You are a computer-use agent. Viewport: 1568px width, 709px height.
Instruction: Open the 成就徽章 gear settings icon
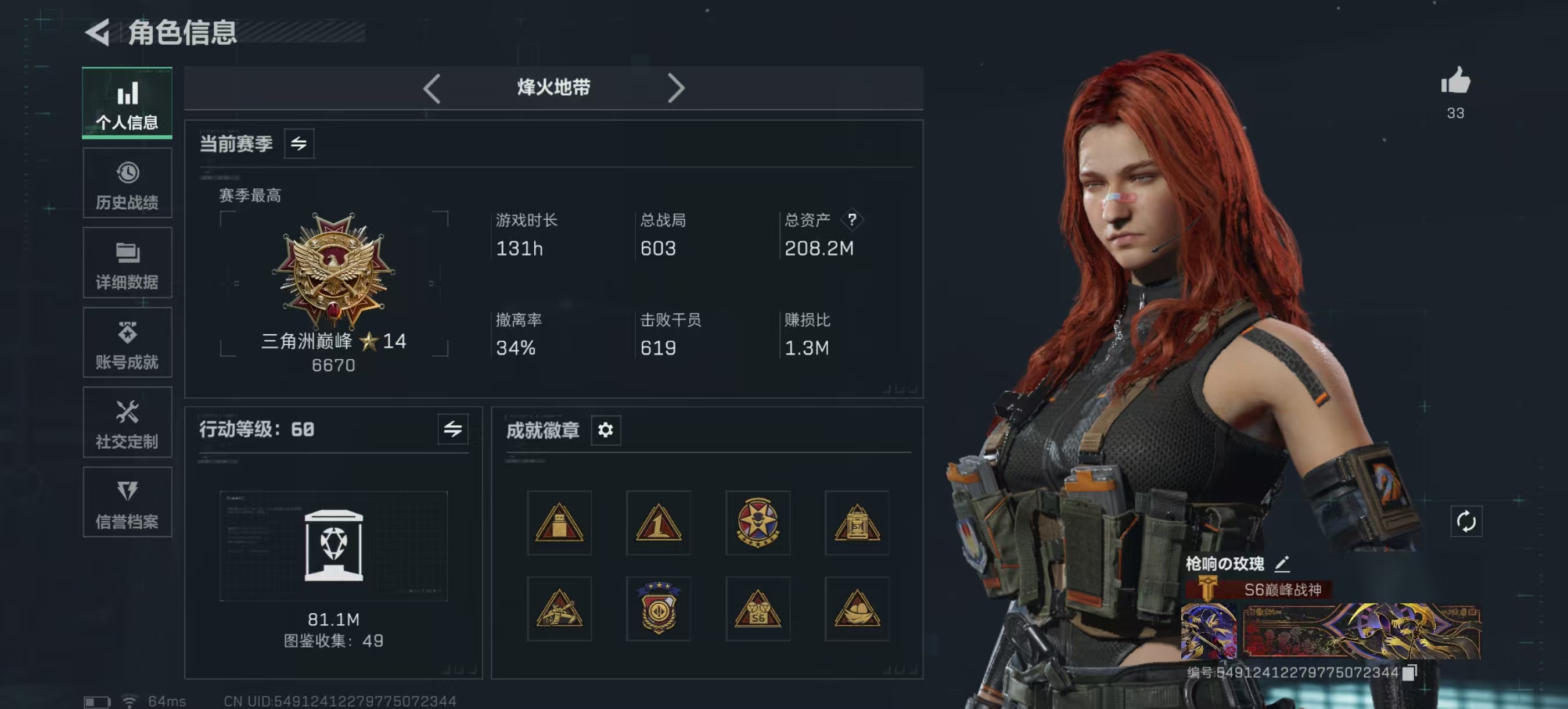(606, 431)
